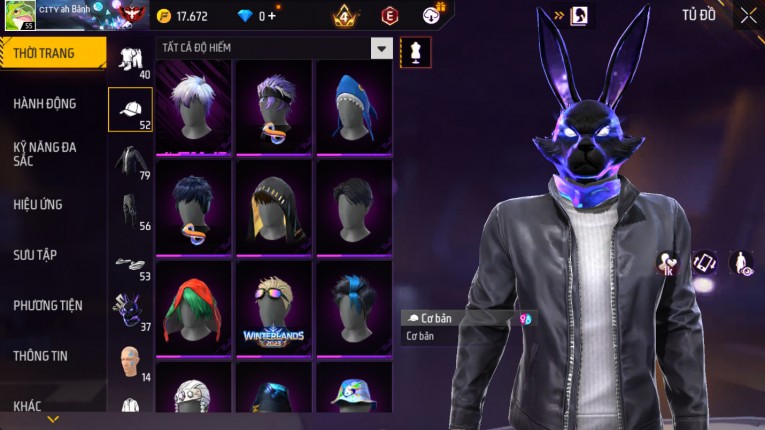Choose the red and green hood
This screenshot has width=765, height=430.
pos(193,306)
